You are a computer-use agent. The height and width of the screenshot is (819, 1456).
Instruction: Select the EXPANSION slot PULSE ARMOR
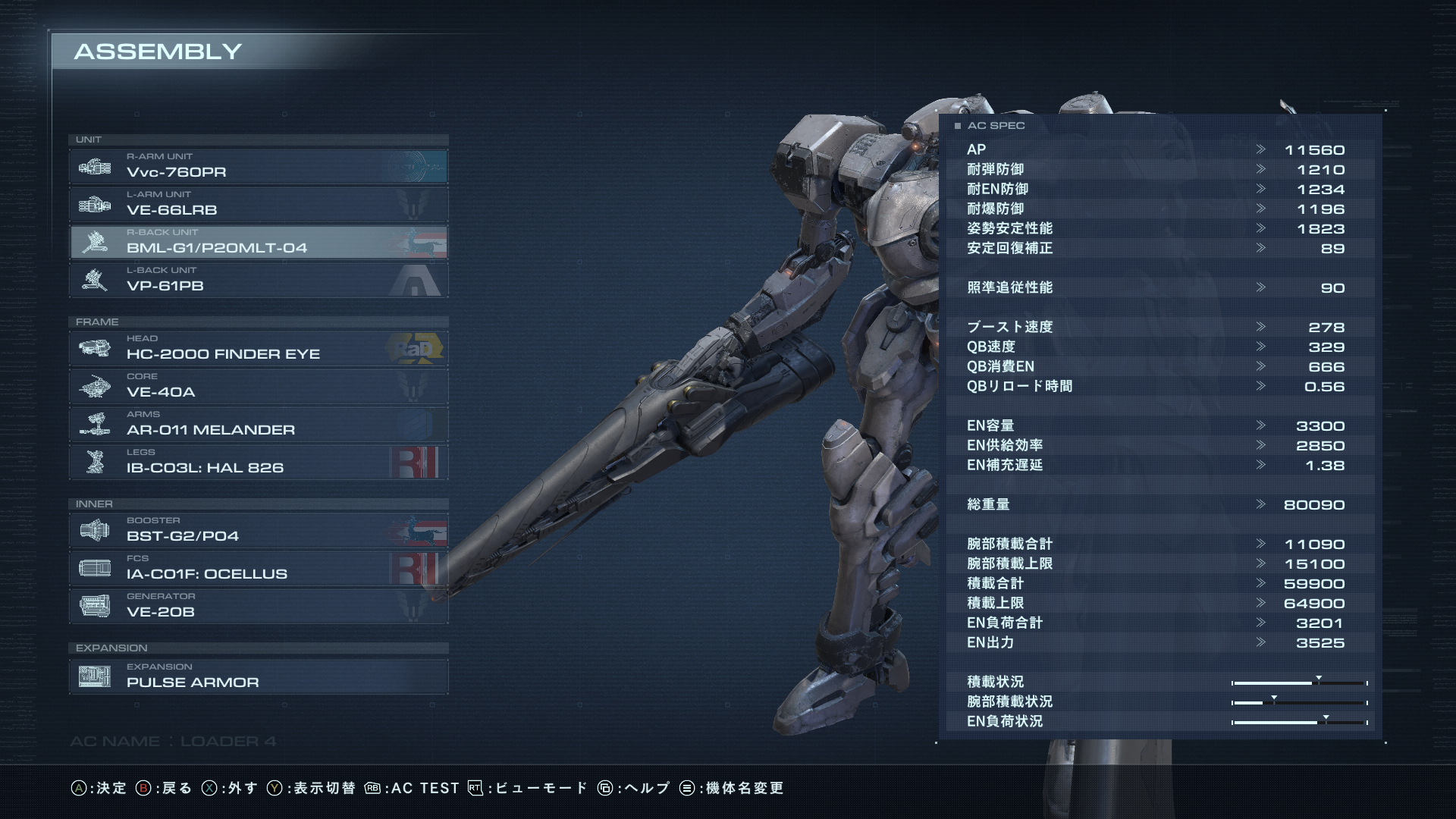point(258,676)
